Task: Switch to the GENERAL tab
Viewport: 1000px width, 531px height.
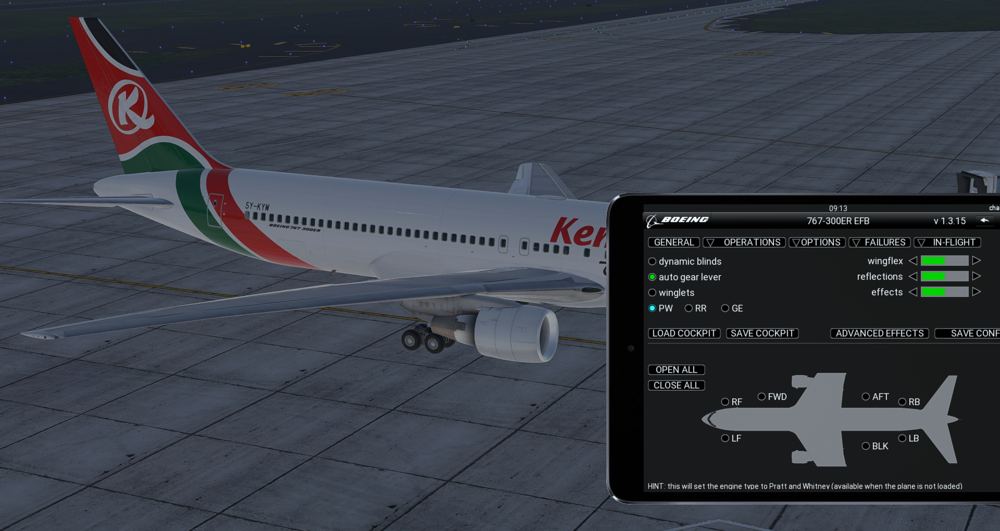Action: [673, 242]
